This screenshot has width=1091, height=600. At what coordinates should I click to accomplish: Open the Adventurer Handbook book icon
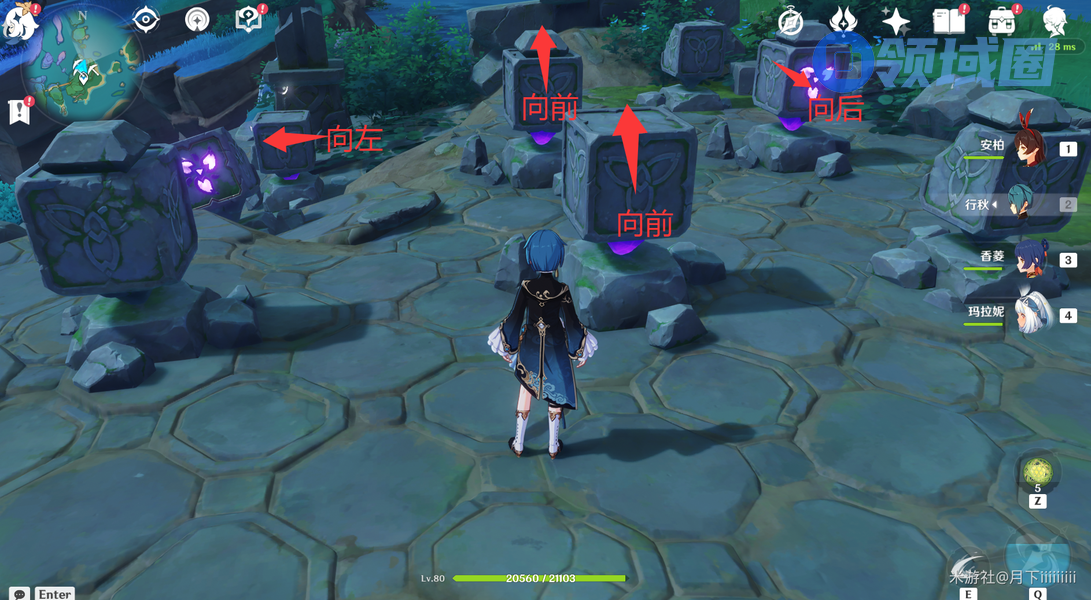(x=948, y=20)
